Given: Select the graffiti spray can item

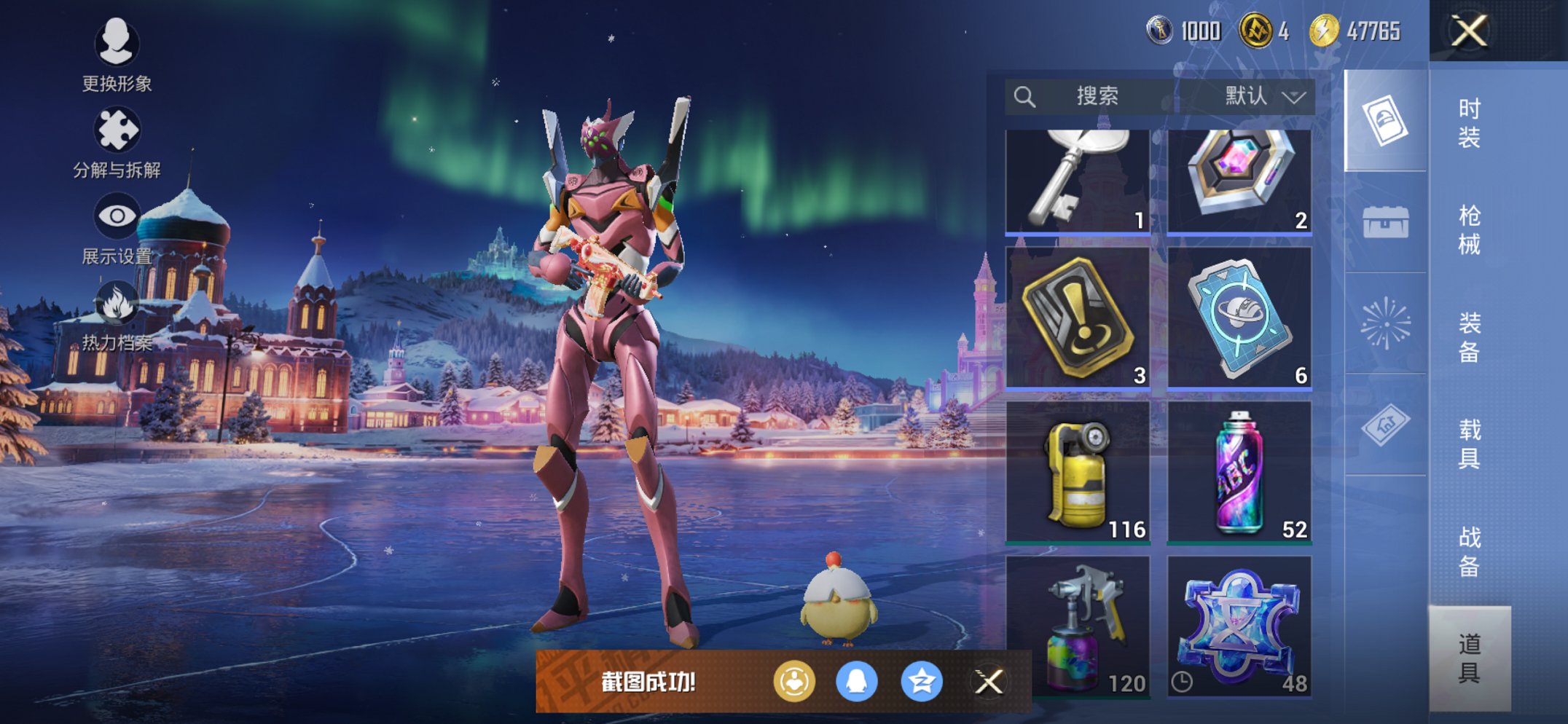Looking at the screenshot, I should [x=1239, y=472].
